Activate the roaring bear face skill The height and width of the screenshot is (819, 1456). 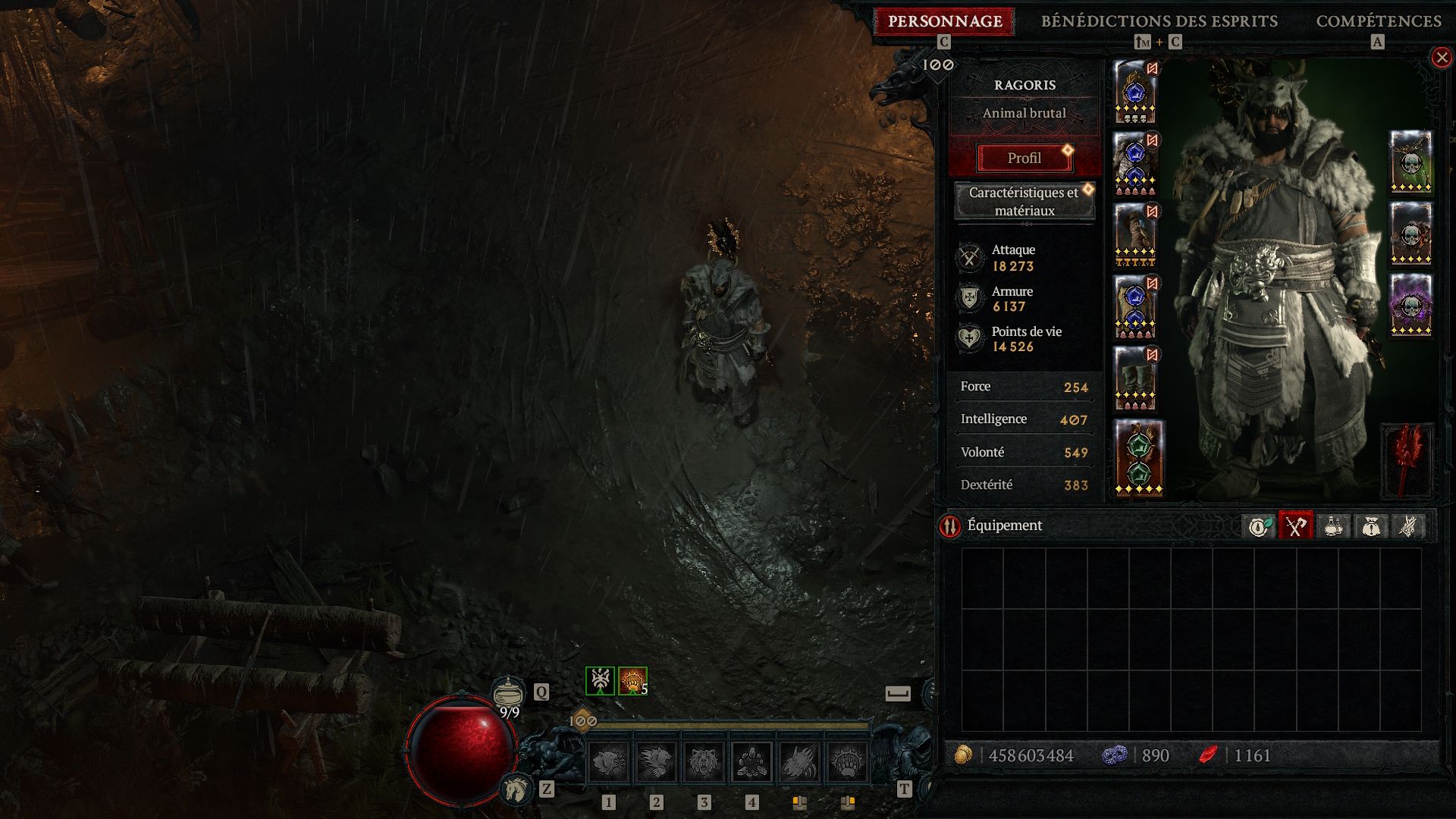point(704,761)
